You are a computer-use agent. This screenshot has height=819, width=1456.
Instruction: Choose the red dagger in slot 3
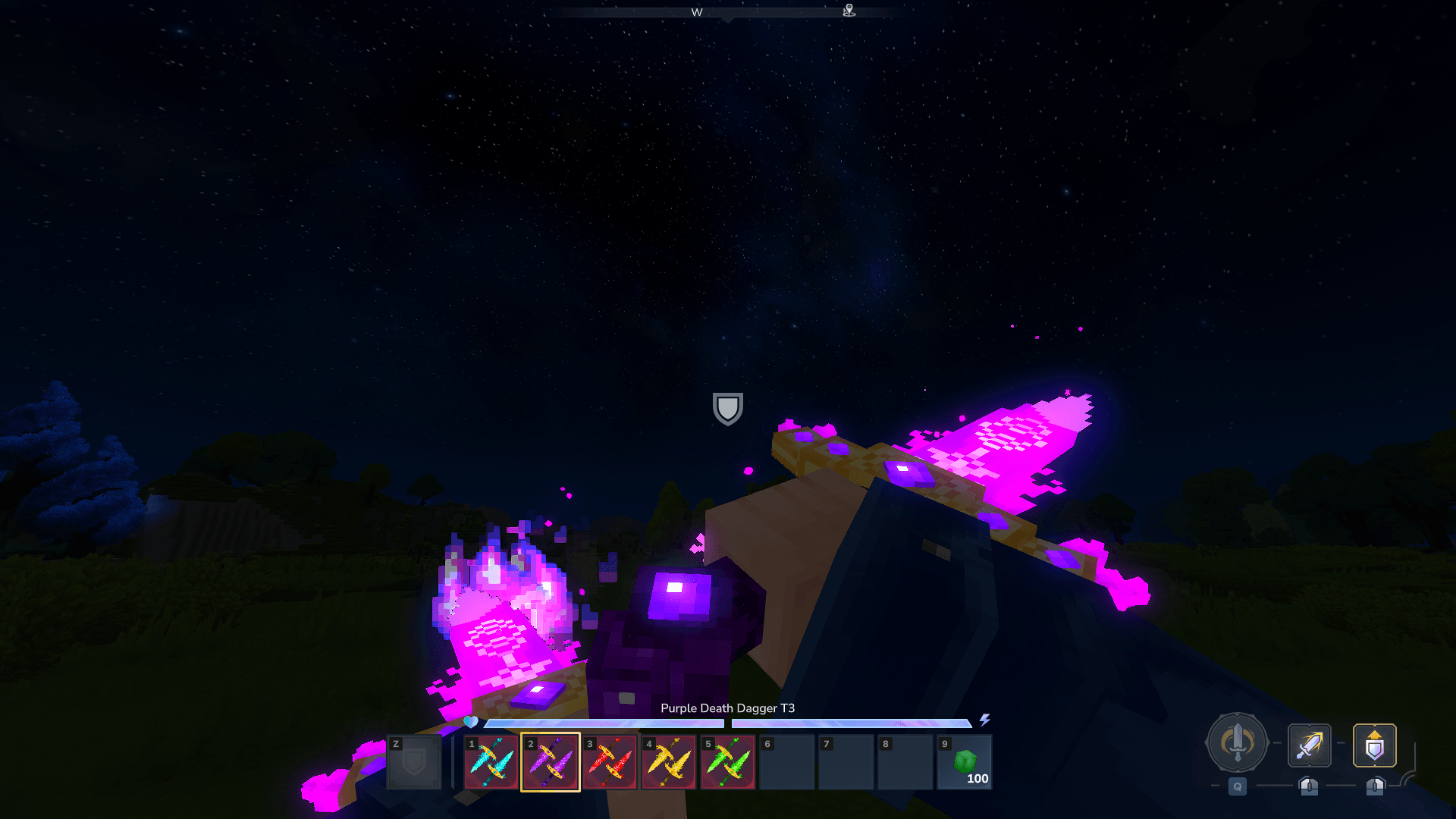(x=610, y=762)
